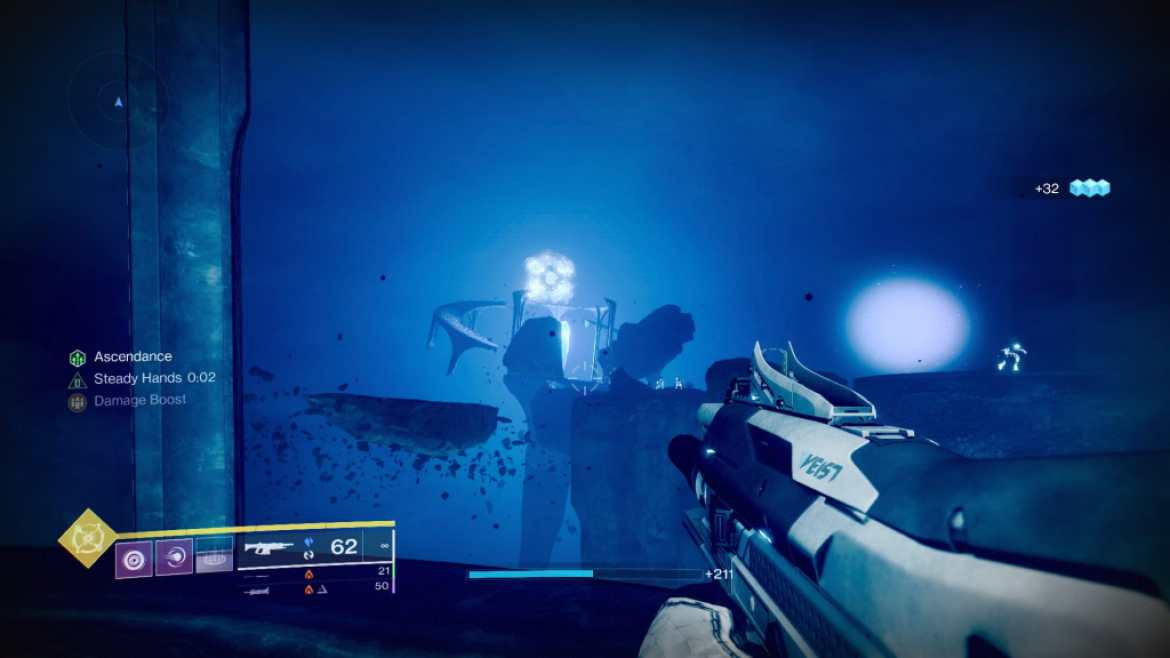The height and width of the screenshot is (658, 1170).
Task: Click the radar in the corner
Action: coord(118,101)
